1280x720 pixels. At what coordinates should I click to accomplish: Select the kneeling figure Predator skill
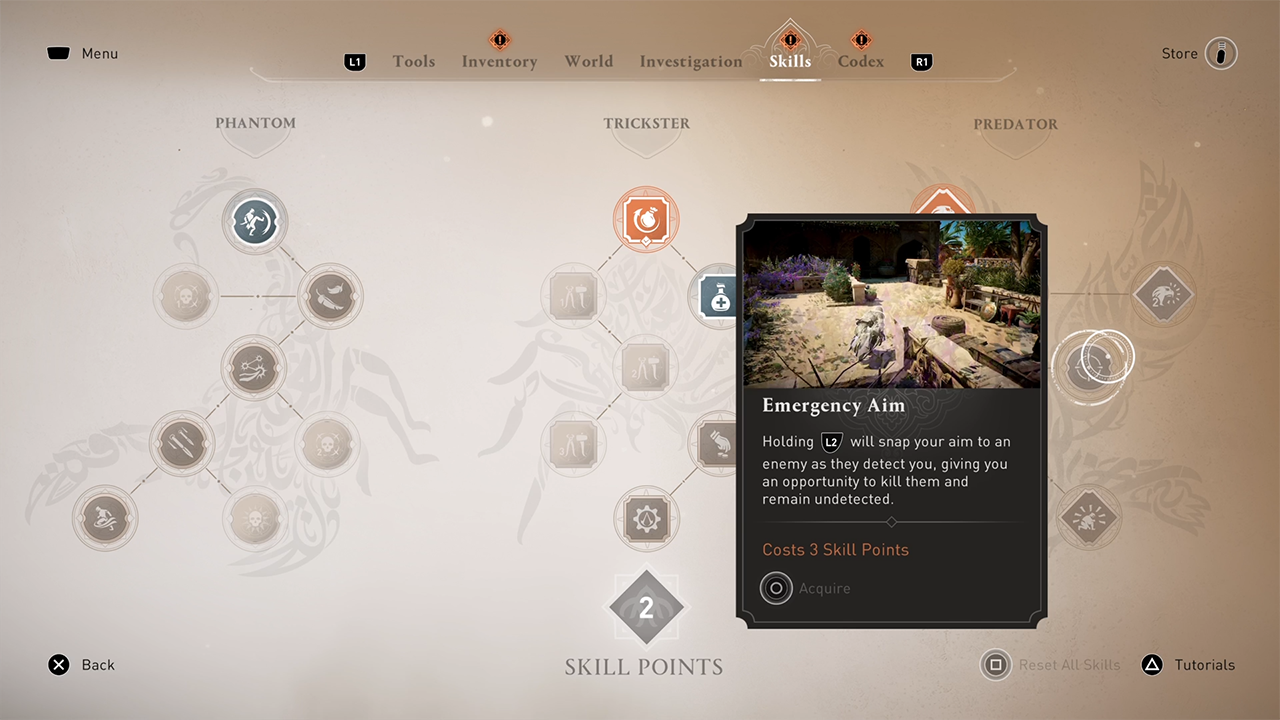(1088, 518)
